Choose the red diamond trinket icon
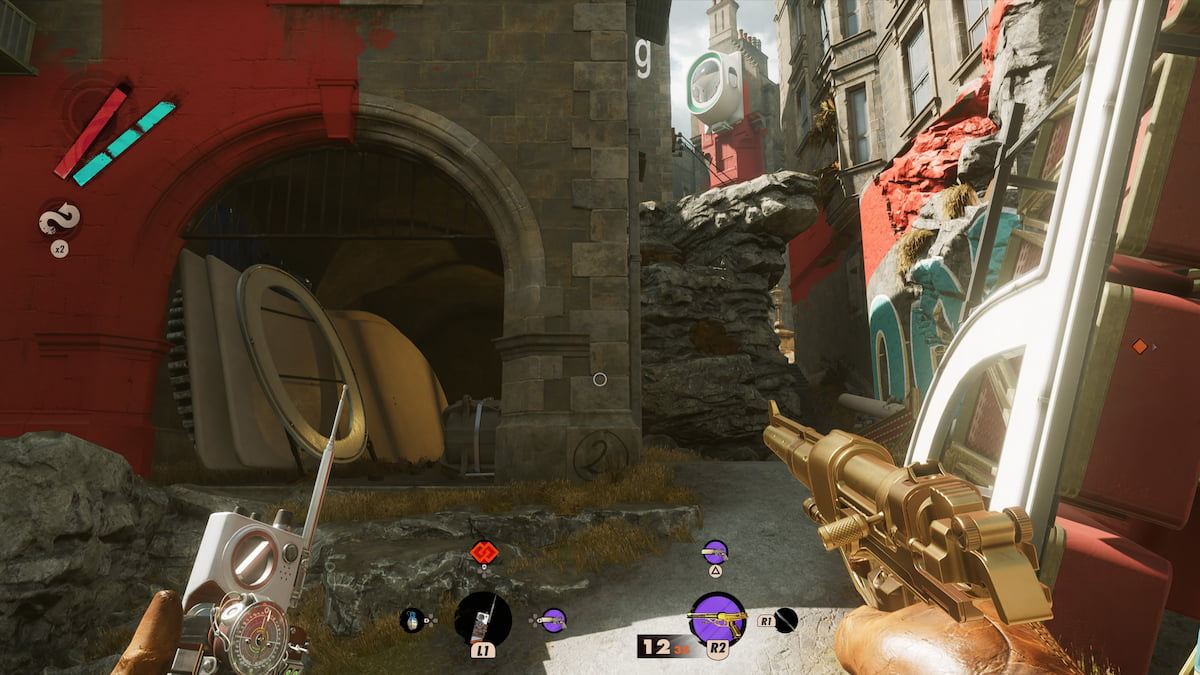 click(x=484, y=551)
